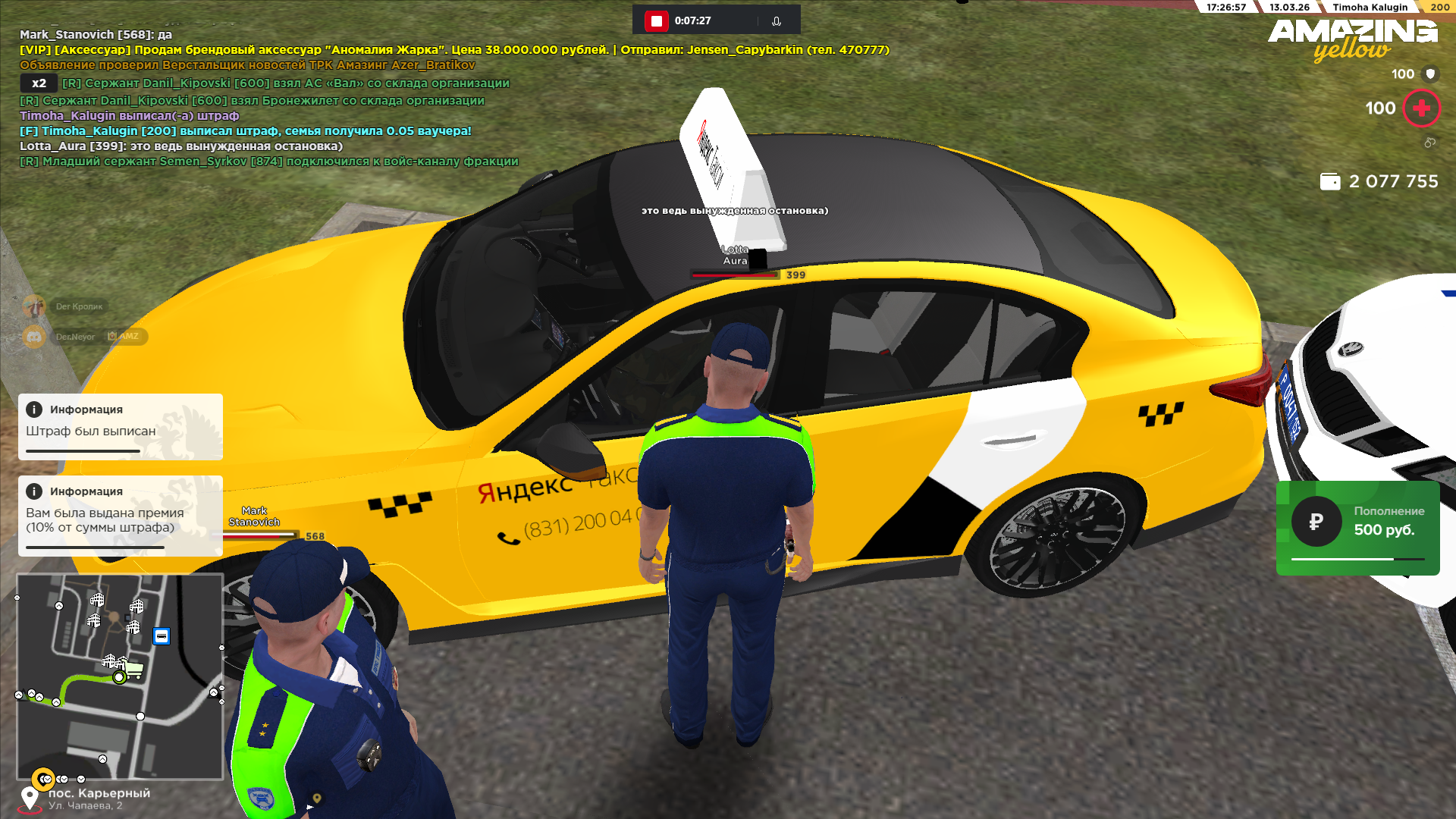Click the premium bonus information notification
Image resolution: width=1456 pixels, height=819 pixels.
pos(121,516)
